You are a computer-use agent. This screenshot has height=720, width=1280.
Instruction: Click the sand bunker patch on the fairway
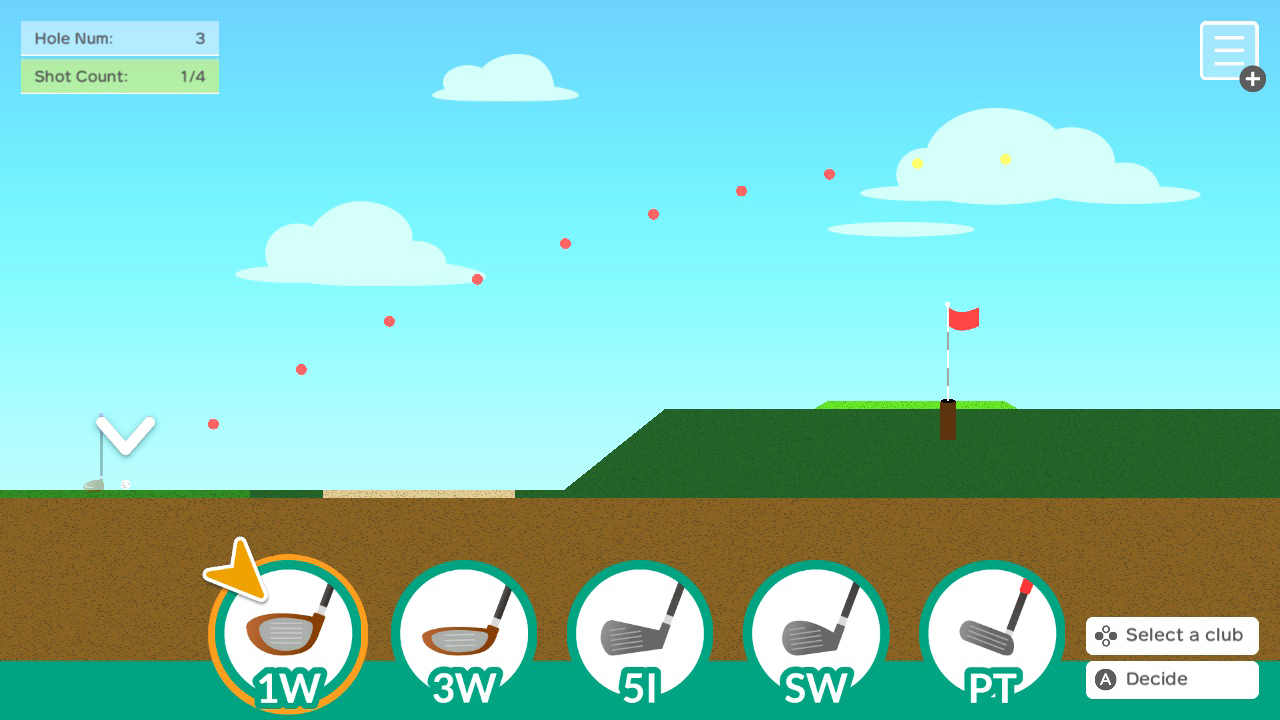(x=418, y=492)
